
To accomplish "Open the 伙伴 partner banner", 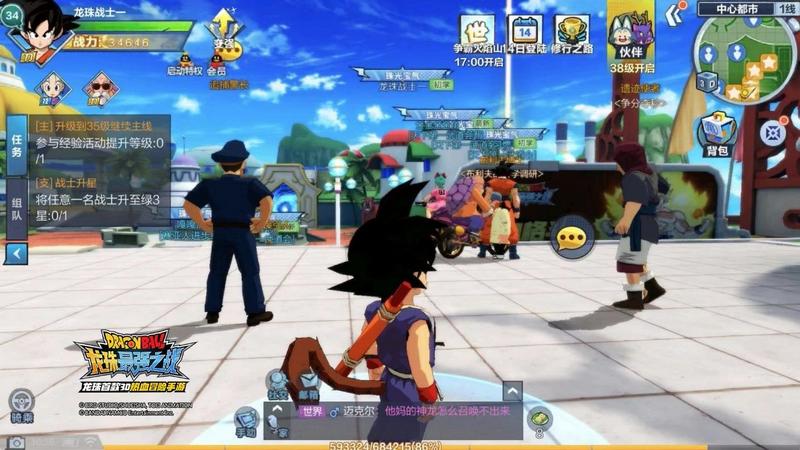I will click(630, 36).
